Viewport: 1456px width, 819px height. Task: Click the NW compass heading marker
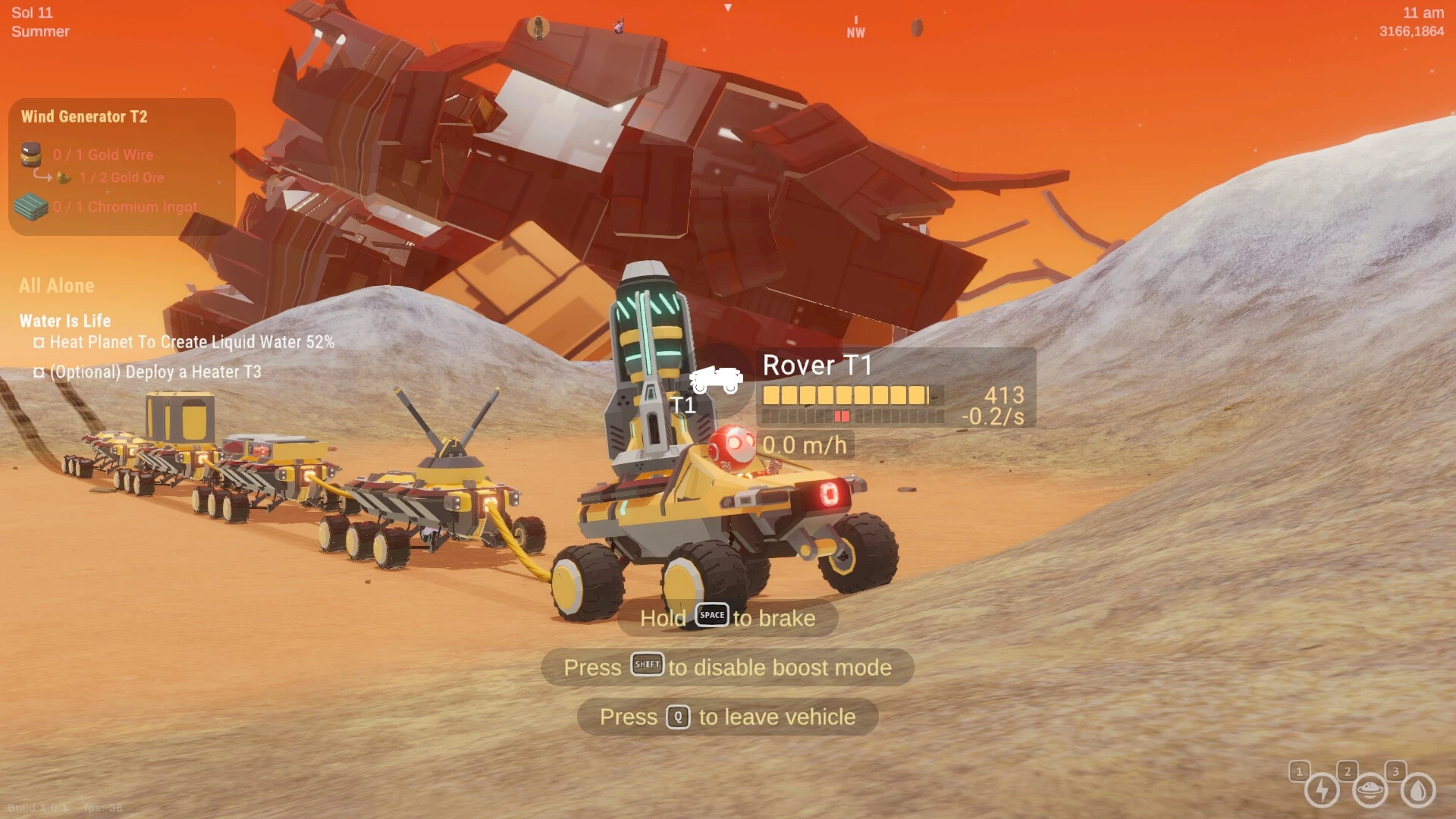(855, 32)
